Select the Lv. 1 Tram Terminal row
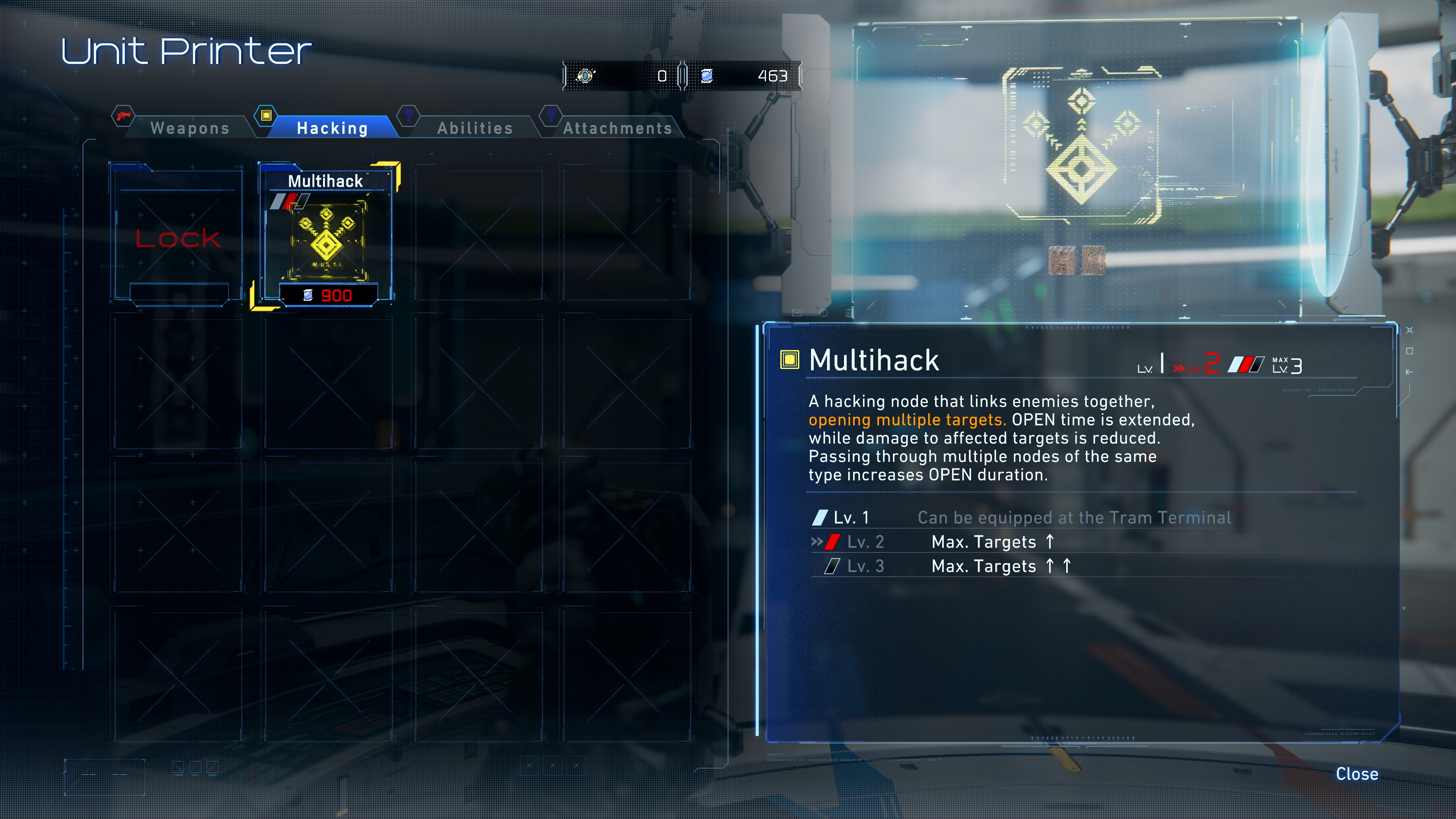 [x=1021, y=518]
